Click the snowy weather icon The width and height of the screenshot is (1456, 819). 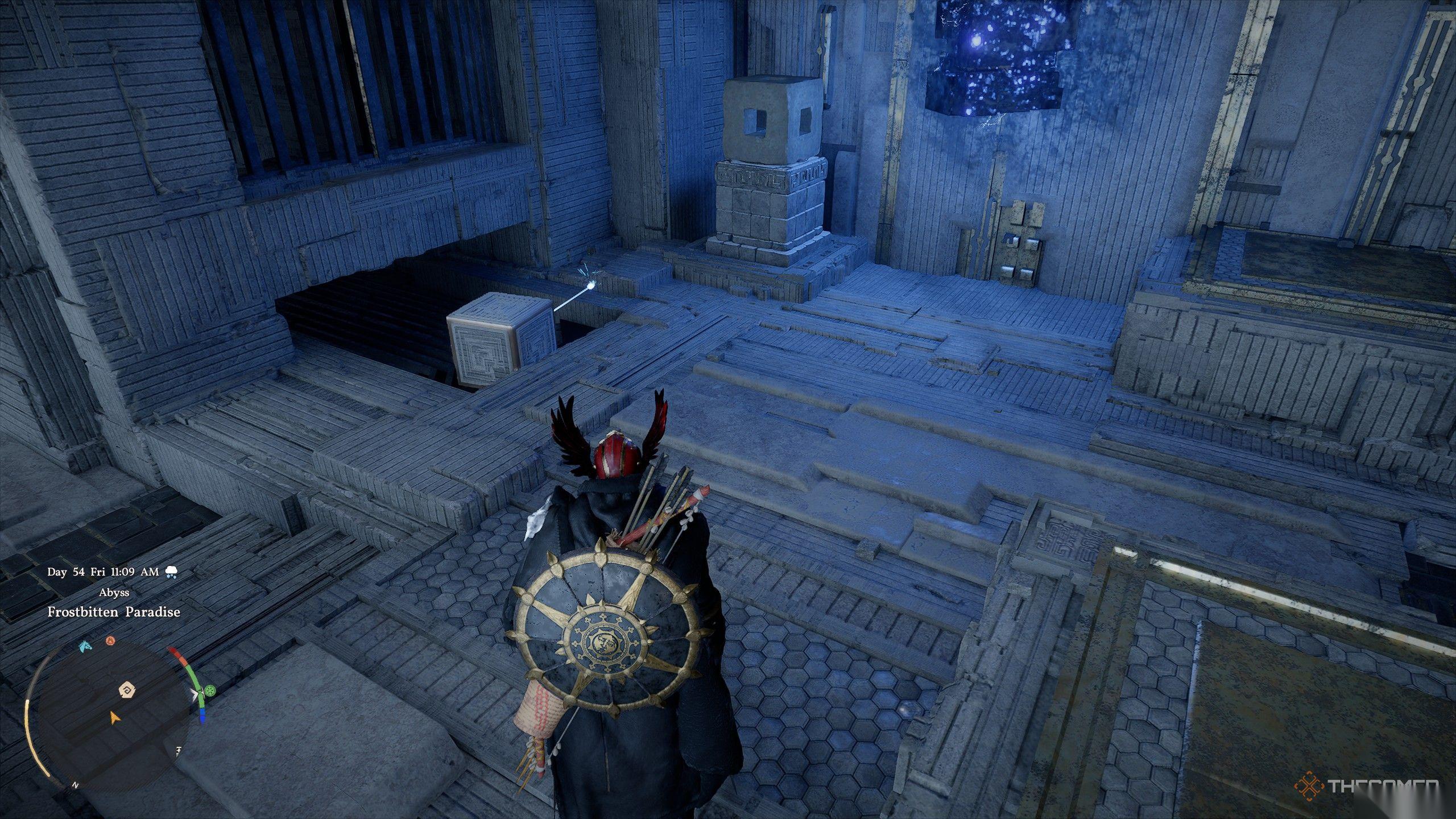[x=171, y=572]
